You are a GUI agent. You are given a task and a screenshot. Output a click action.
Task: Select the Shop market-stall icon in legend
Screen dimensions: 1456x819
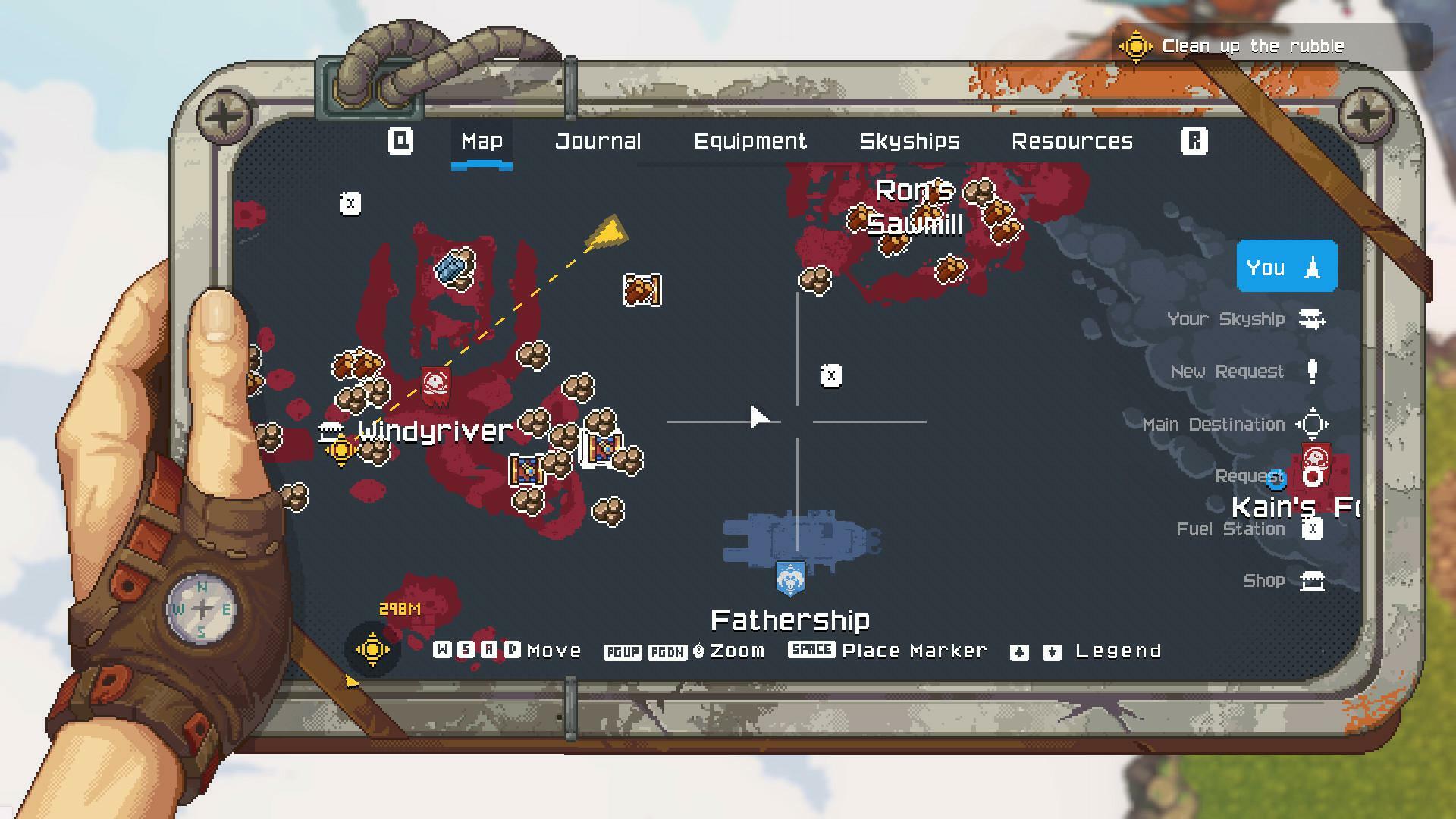click(x=1311, y=581)
